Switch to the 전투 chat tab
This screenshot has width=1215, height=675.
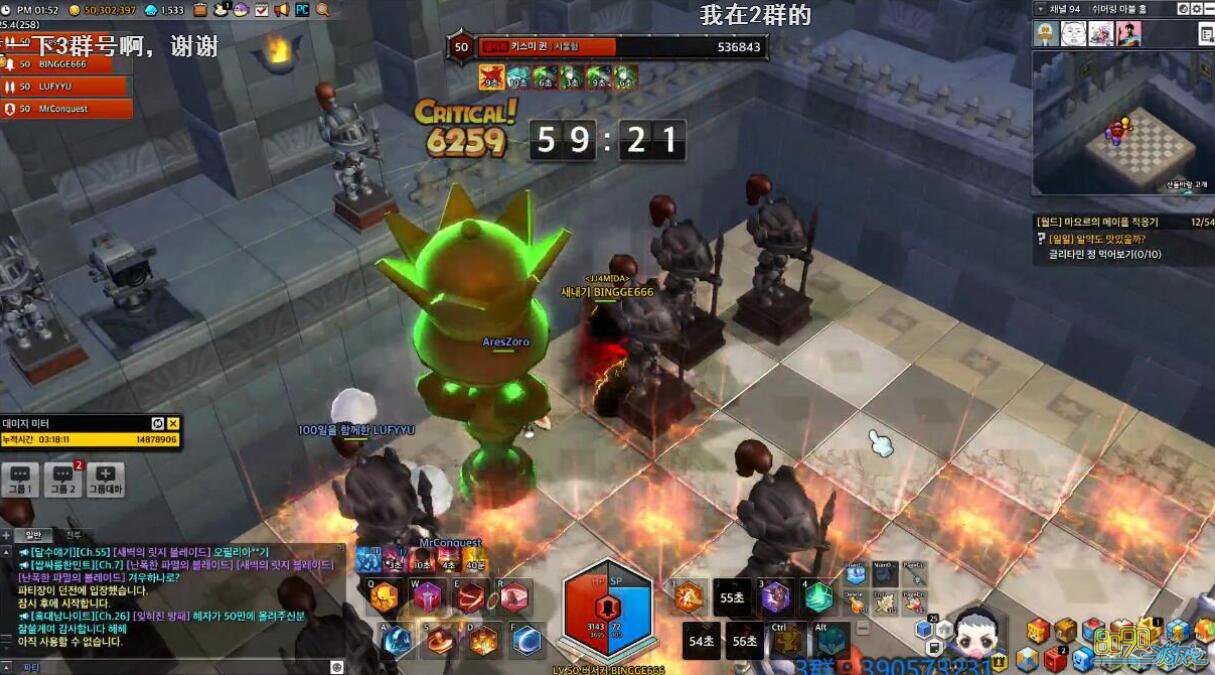coord(73,536)
